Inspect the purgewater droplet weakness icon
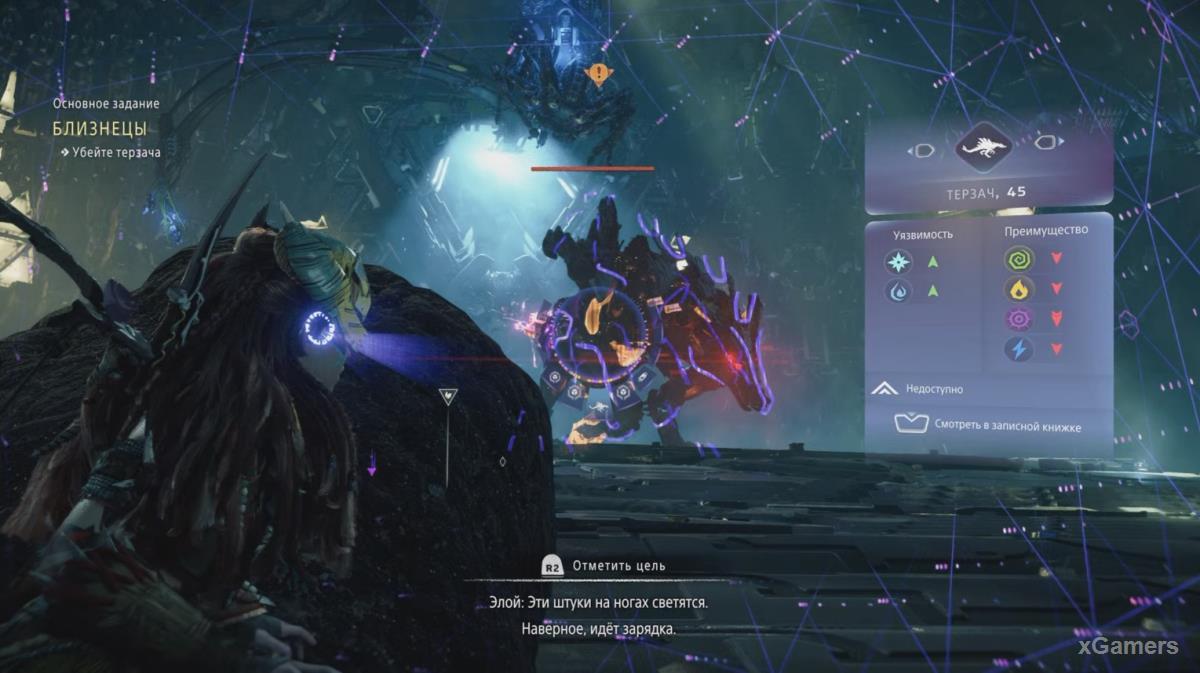1200x673 pixels. (899, 291)
